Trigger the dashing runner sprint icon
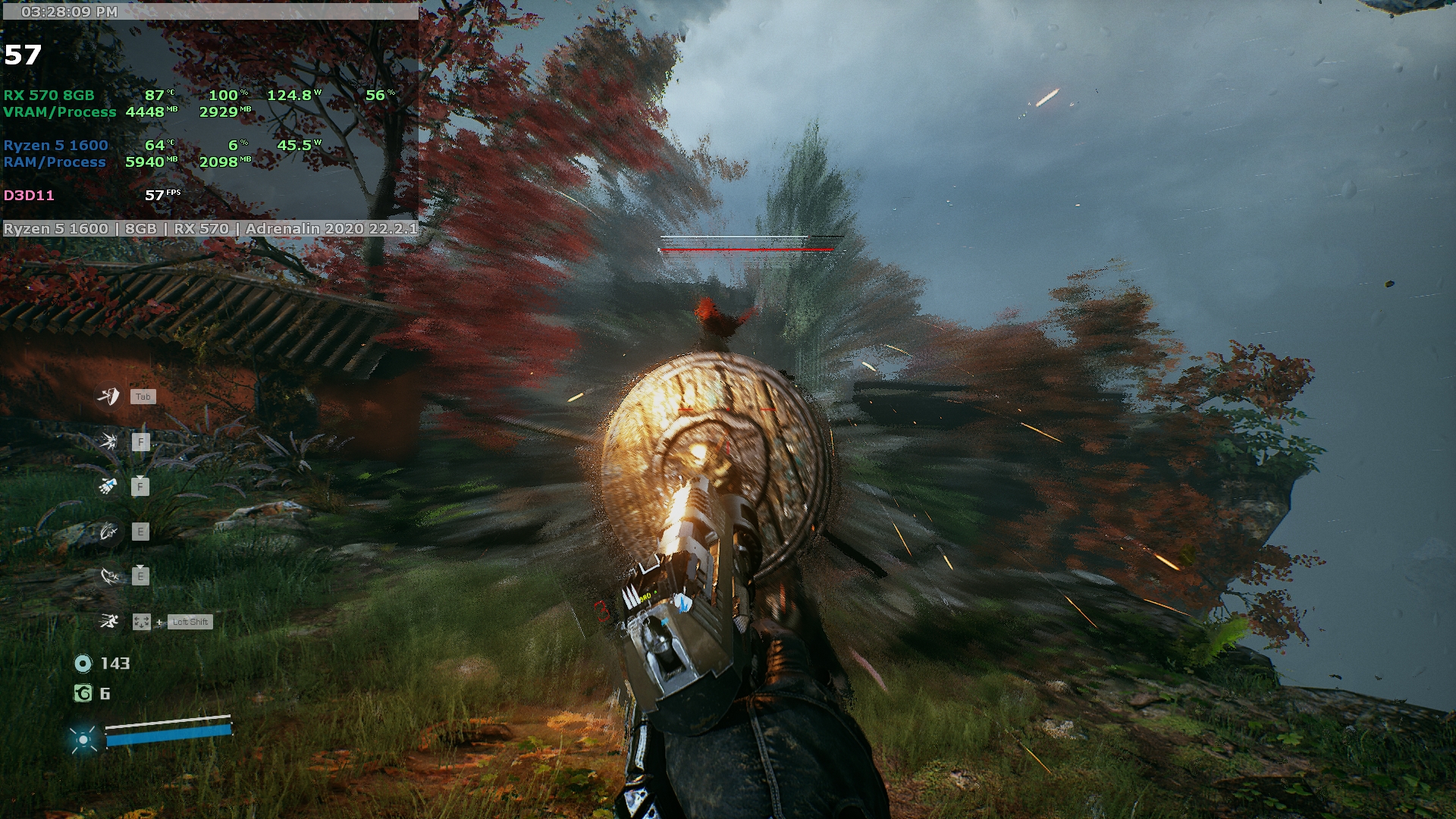Viewport: 1456px width, 819px height. [109, 622]
